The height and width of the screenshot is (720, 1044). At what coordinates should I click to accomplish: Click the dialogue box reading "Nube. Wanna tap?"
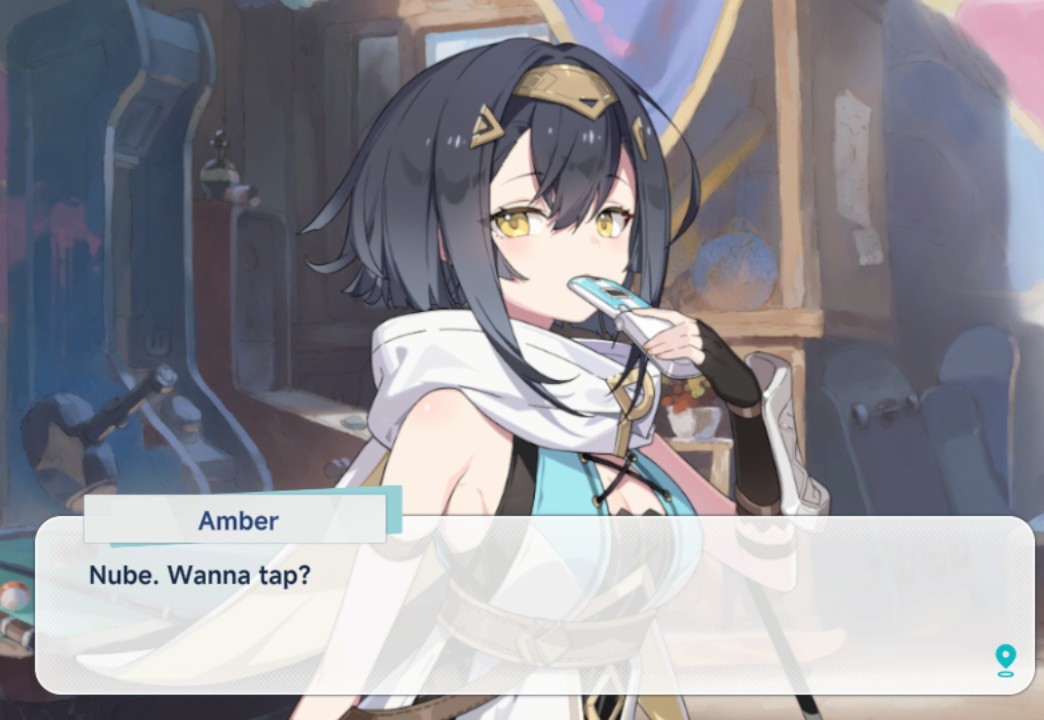[534, 606]
